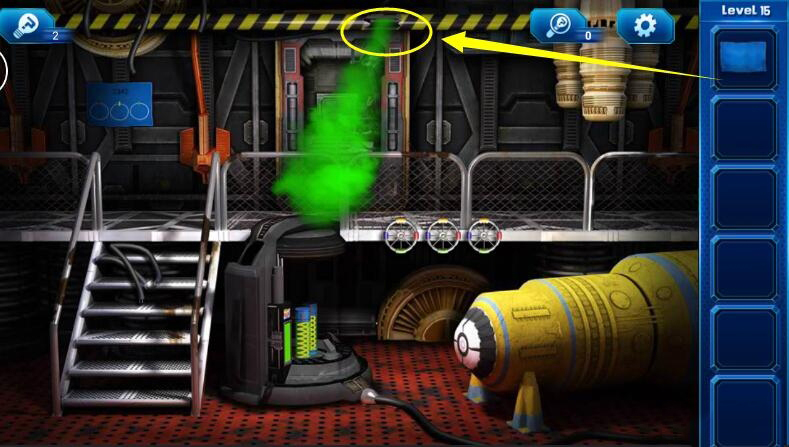Open the gear settings menu
This screenshot has height=447, width=789.
pyautogui.click(x=645, y=25)
